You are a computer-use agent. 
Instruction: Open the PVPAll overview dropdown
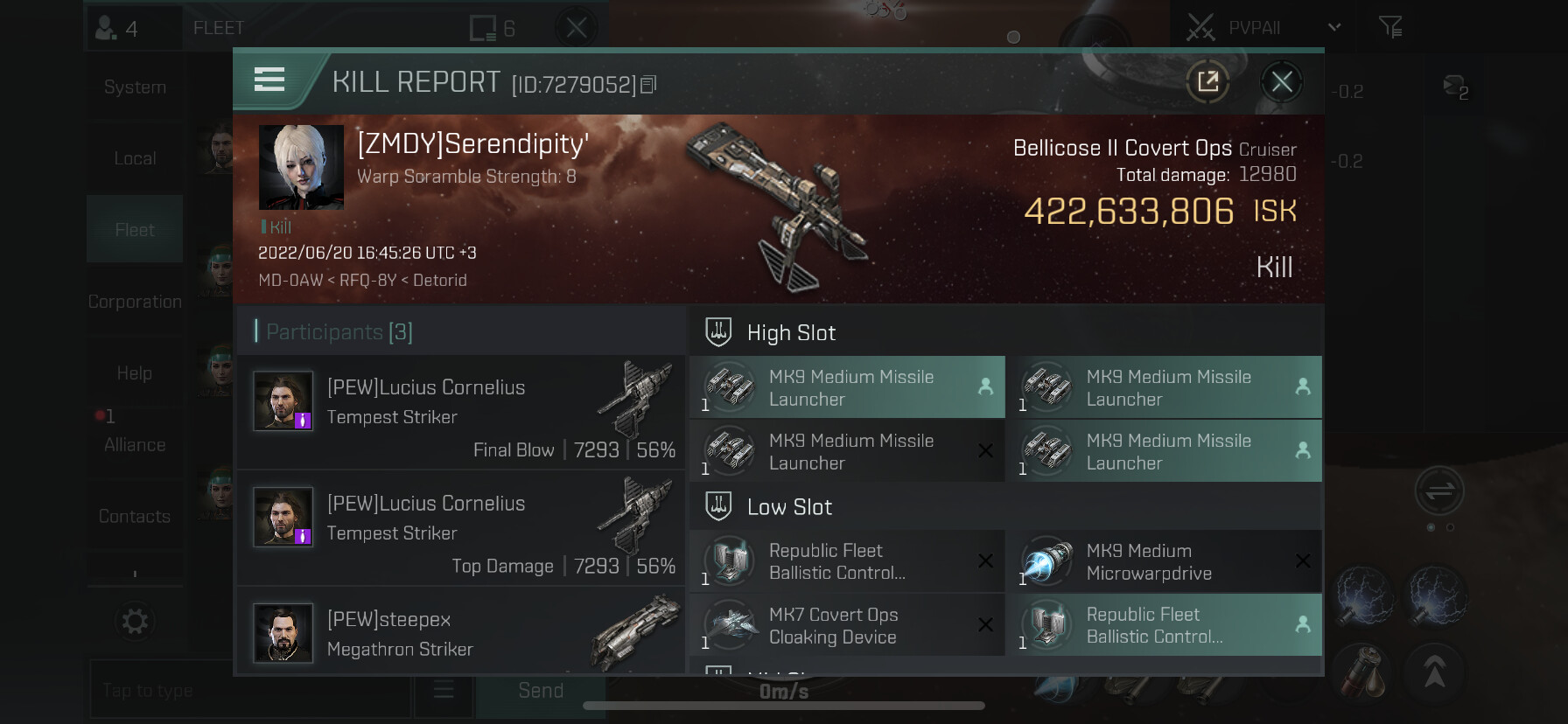point(1333,27)
